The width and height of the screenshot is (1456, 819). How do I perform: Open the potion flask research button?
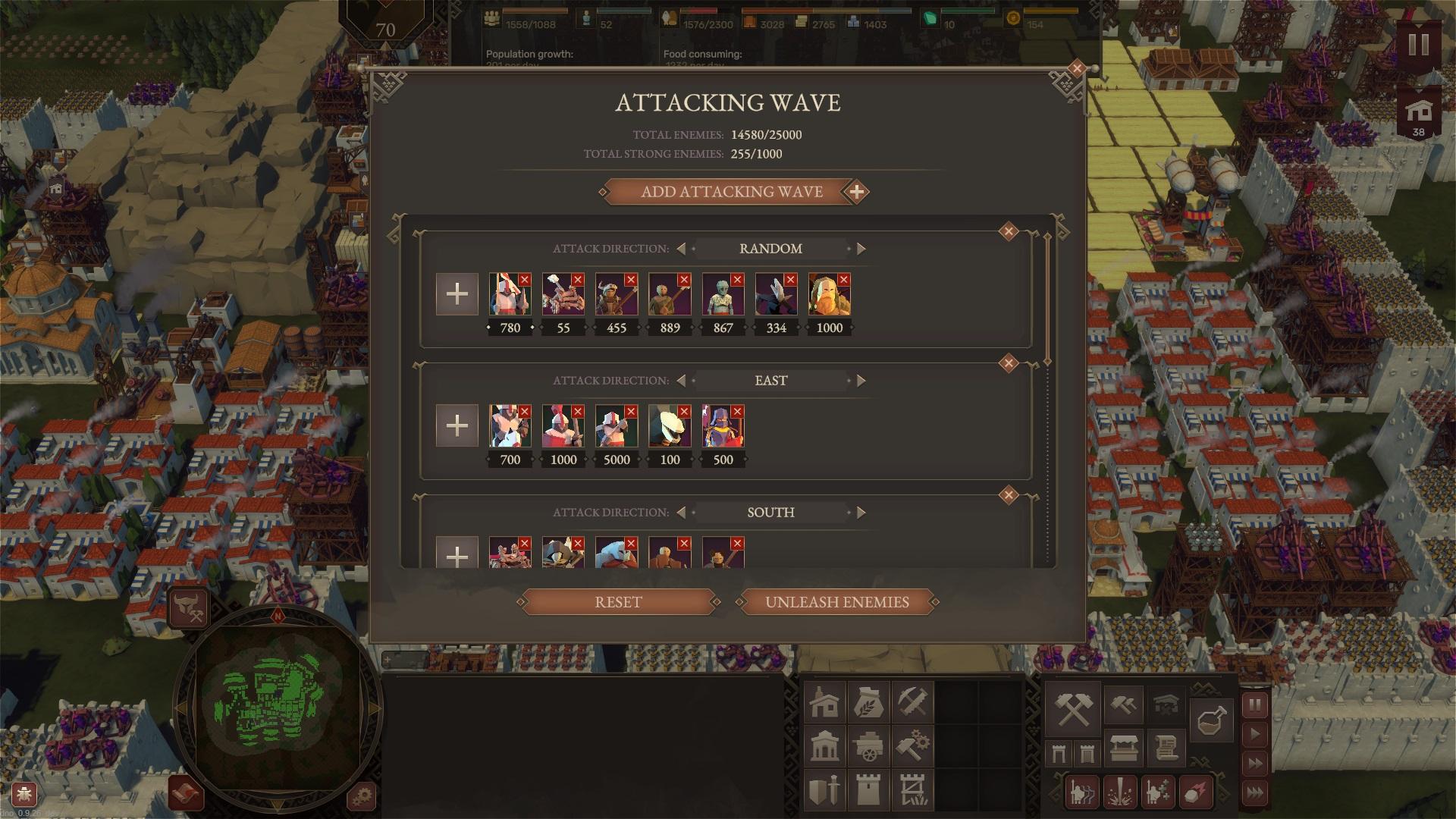(x=1211, y=719)
